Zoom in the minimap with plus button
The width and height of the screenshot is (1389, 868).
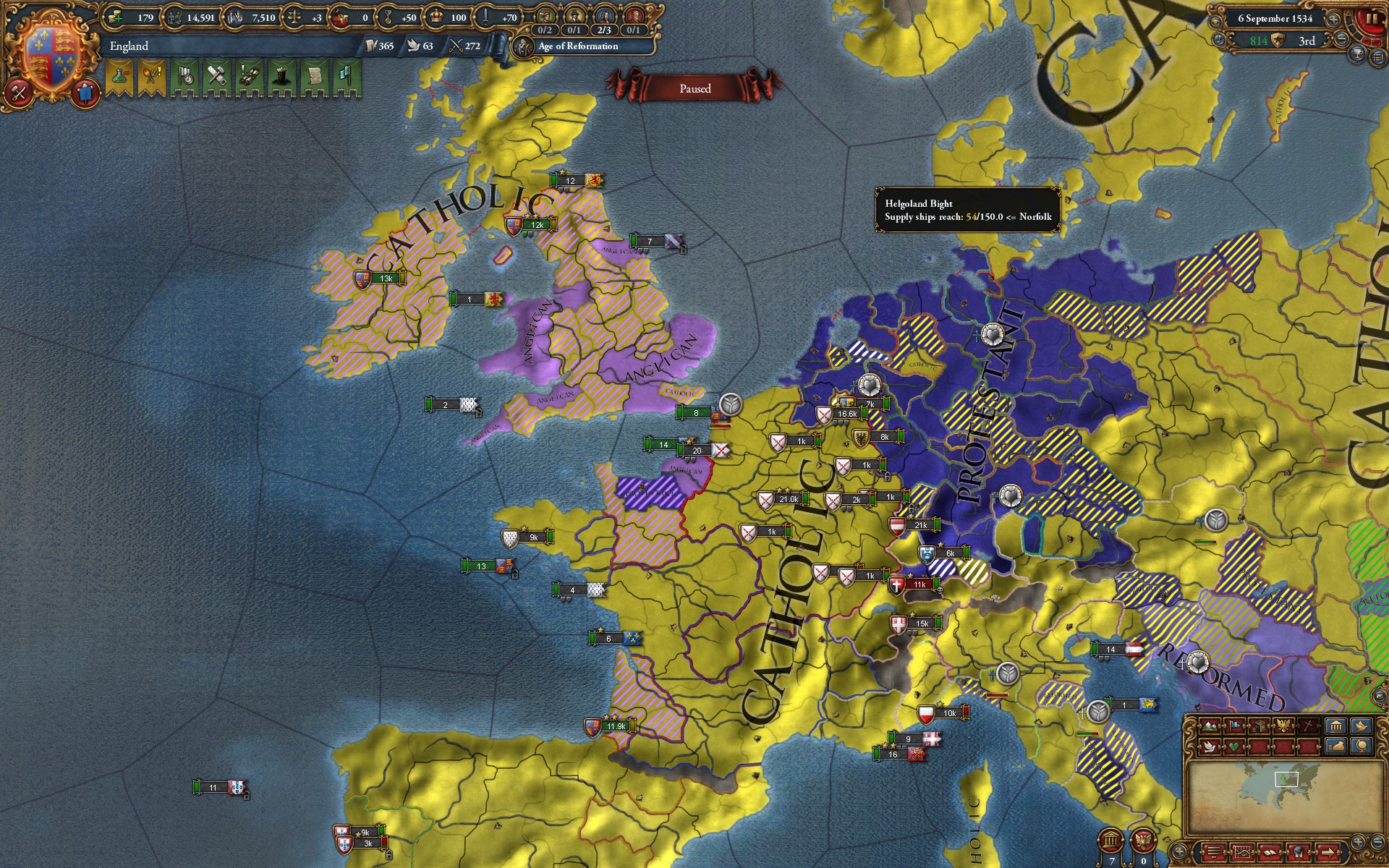[x=1358, y=841]
